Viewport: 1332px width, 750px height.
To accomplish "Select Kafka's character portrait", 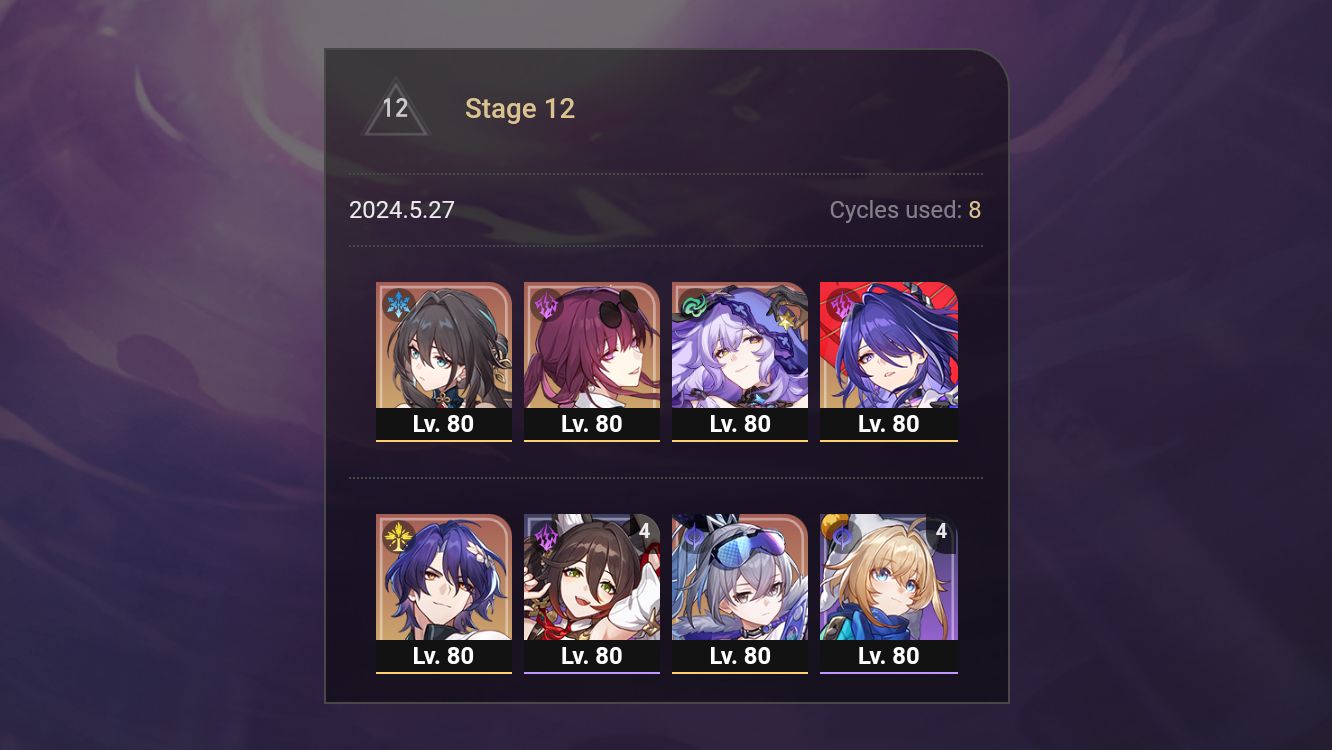I will pyautogui.click(x=592, y=345).
